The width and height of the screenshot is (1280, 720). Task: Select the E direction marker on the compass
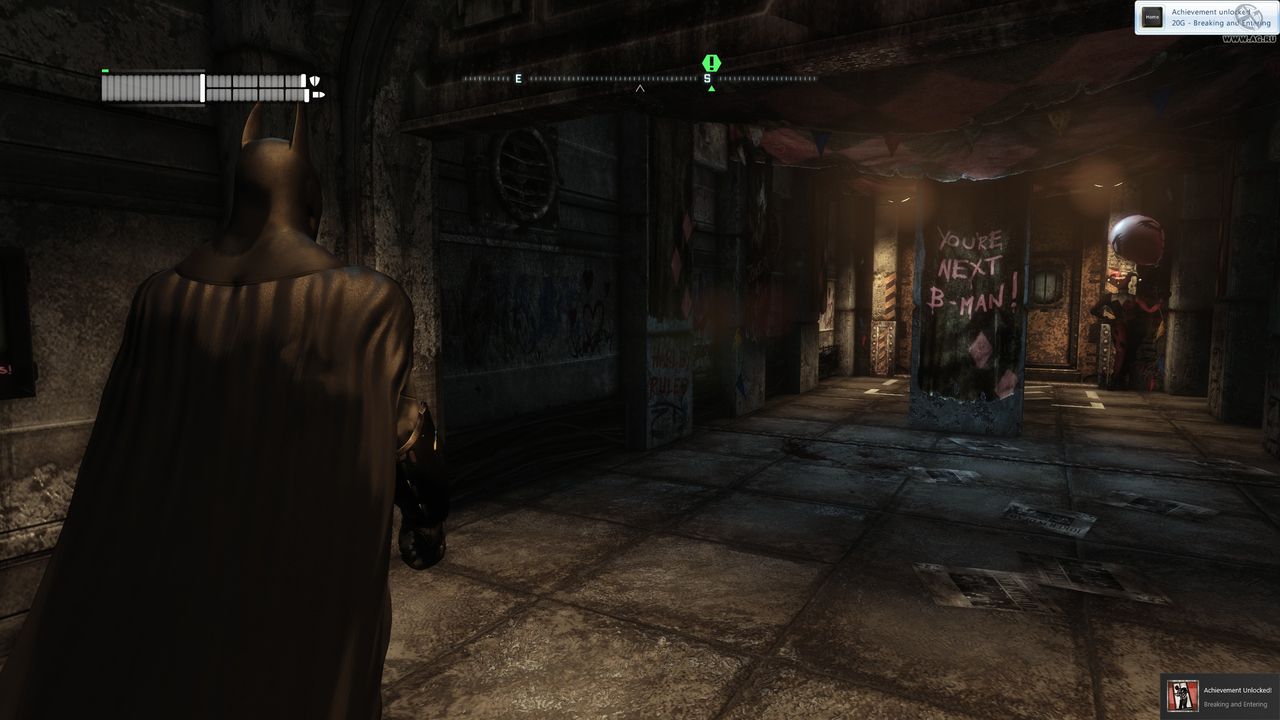pyautogui.click(x=518, y=76)
